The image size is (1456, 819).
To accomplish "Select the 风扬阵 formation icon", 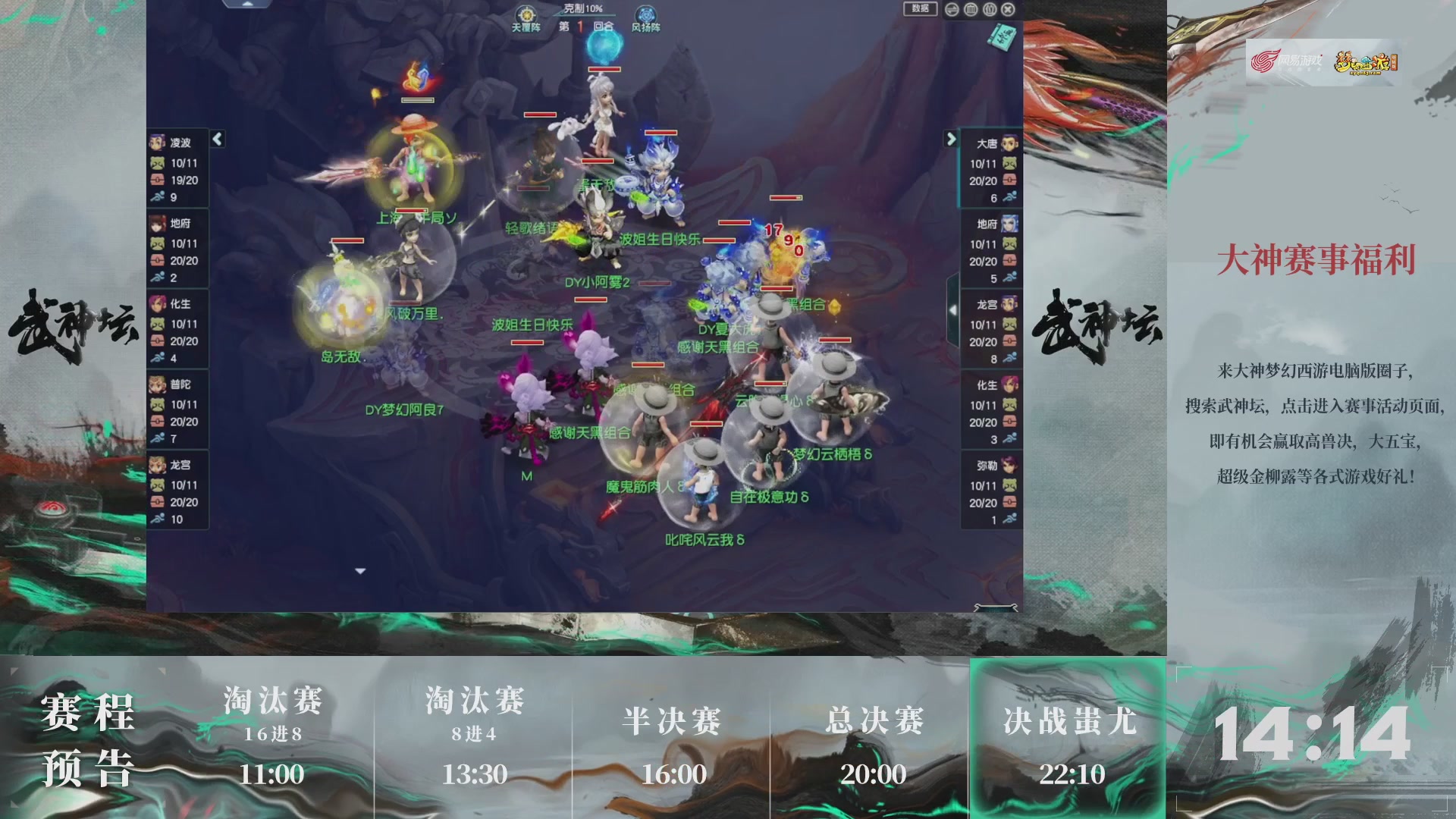I will click(x=644, y=14).
